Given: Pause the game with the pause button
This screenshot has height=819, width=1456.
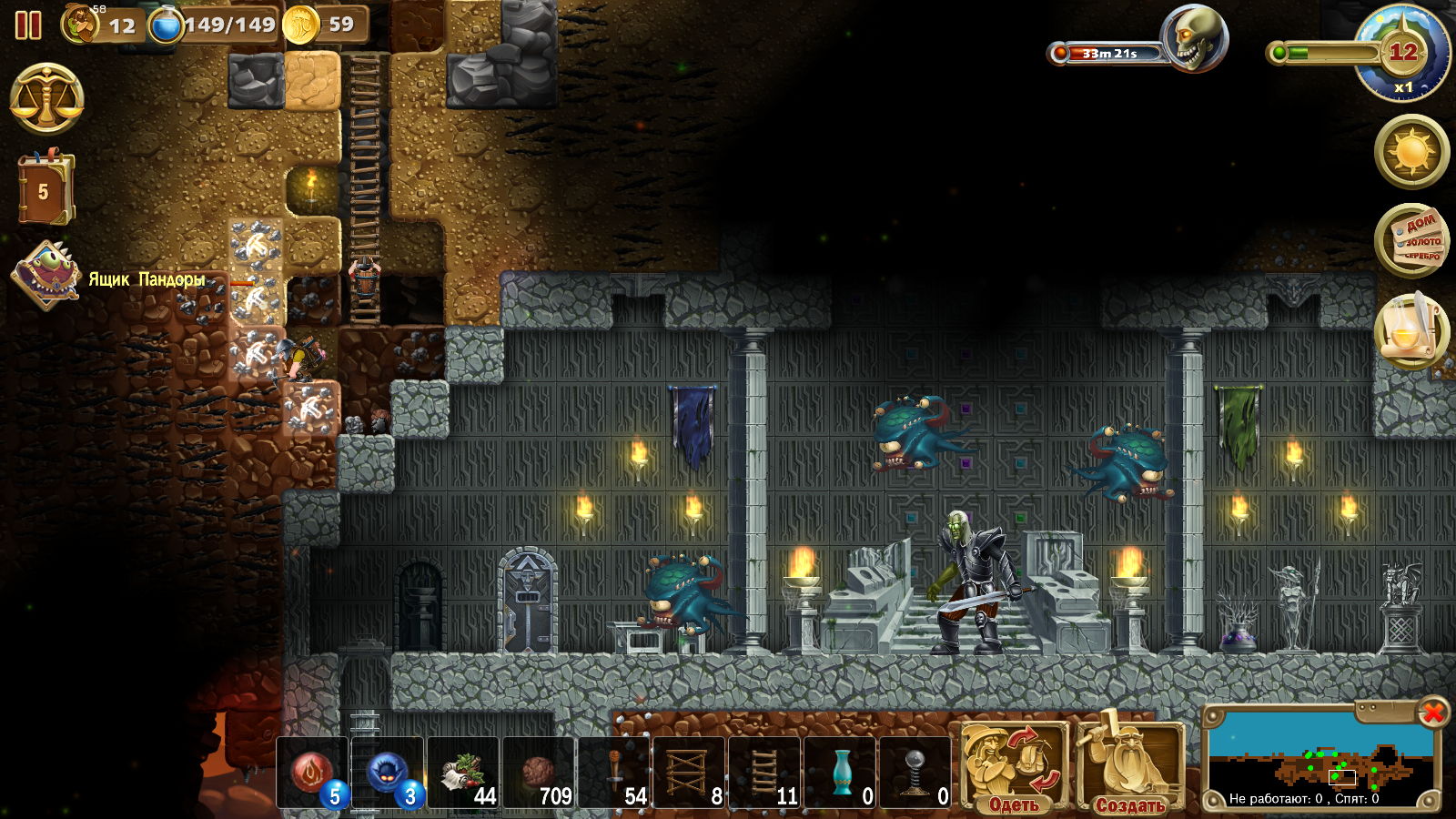Looking at the screenshot, I should (28, 25).
